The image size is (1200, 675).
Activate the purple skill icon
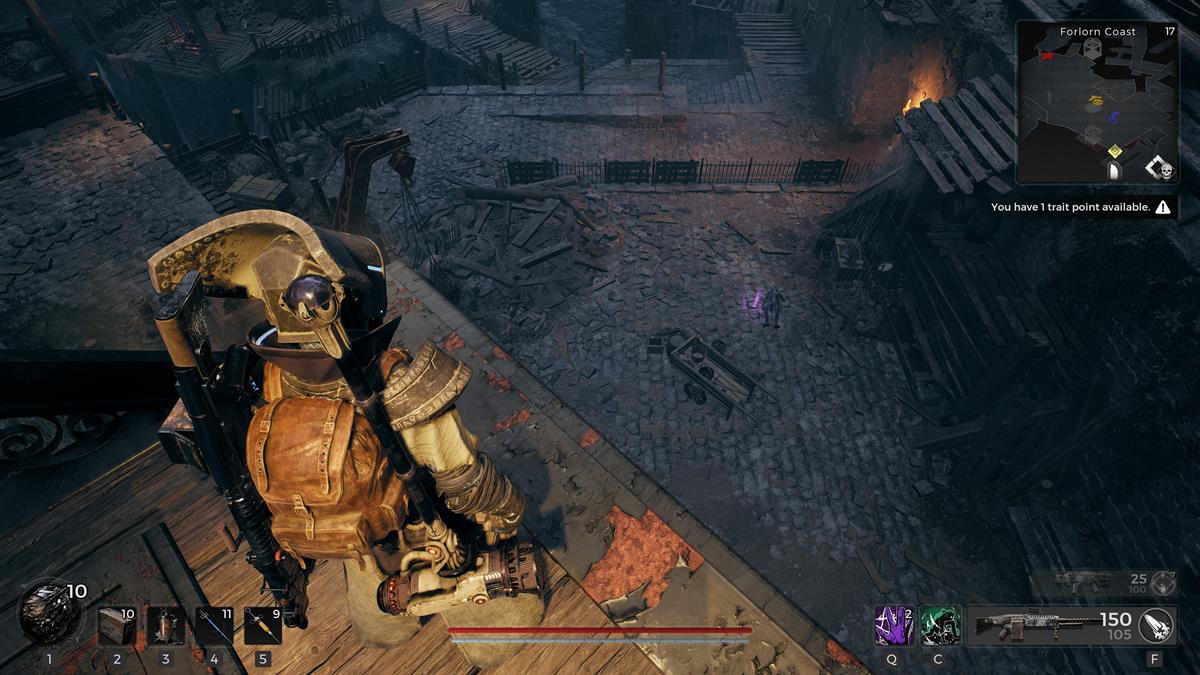tap(893, 625)
